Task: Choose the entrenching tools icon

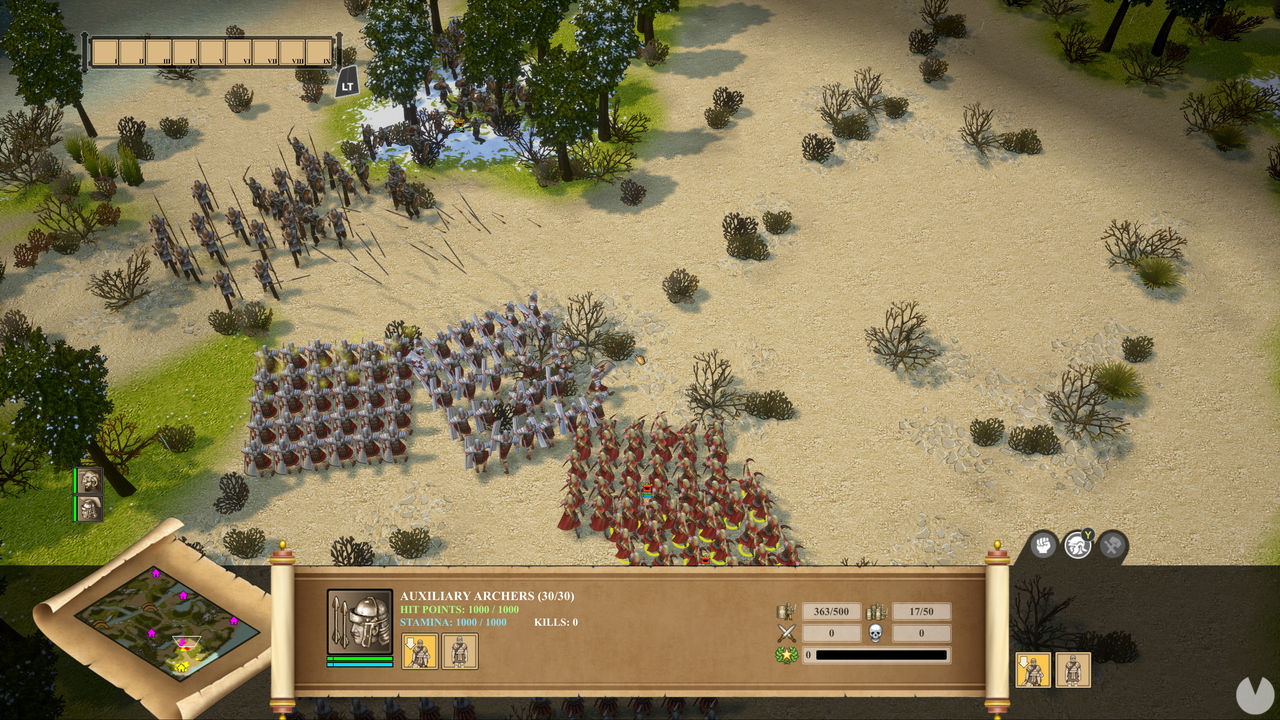Action: tap(1110, 546)
